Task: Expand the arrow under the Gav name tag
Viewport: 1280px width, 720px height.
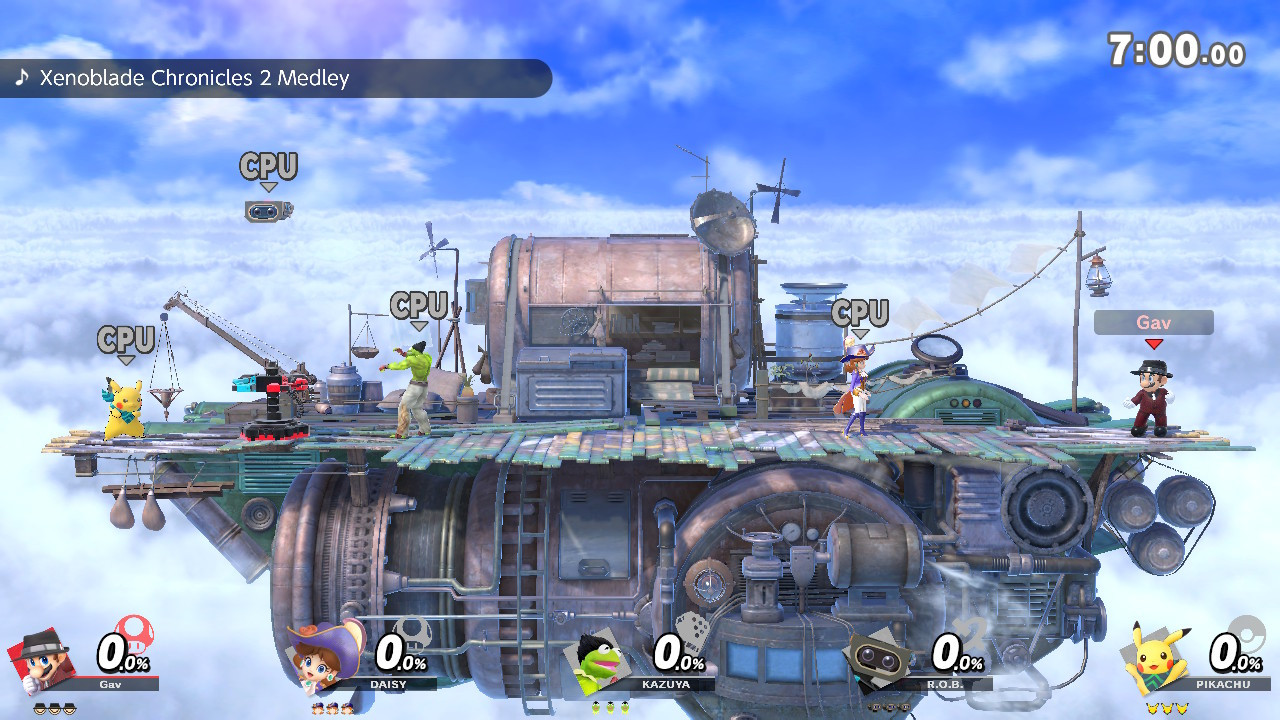Action: (1154, 344)
